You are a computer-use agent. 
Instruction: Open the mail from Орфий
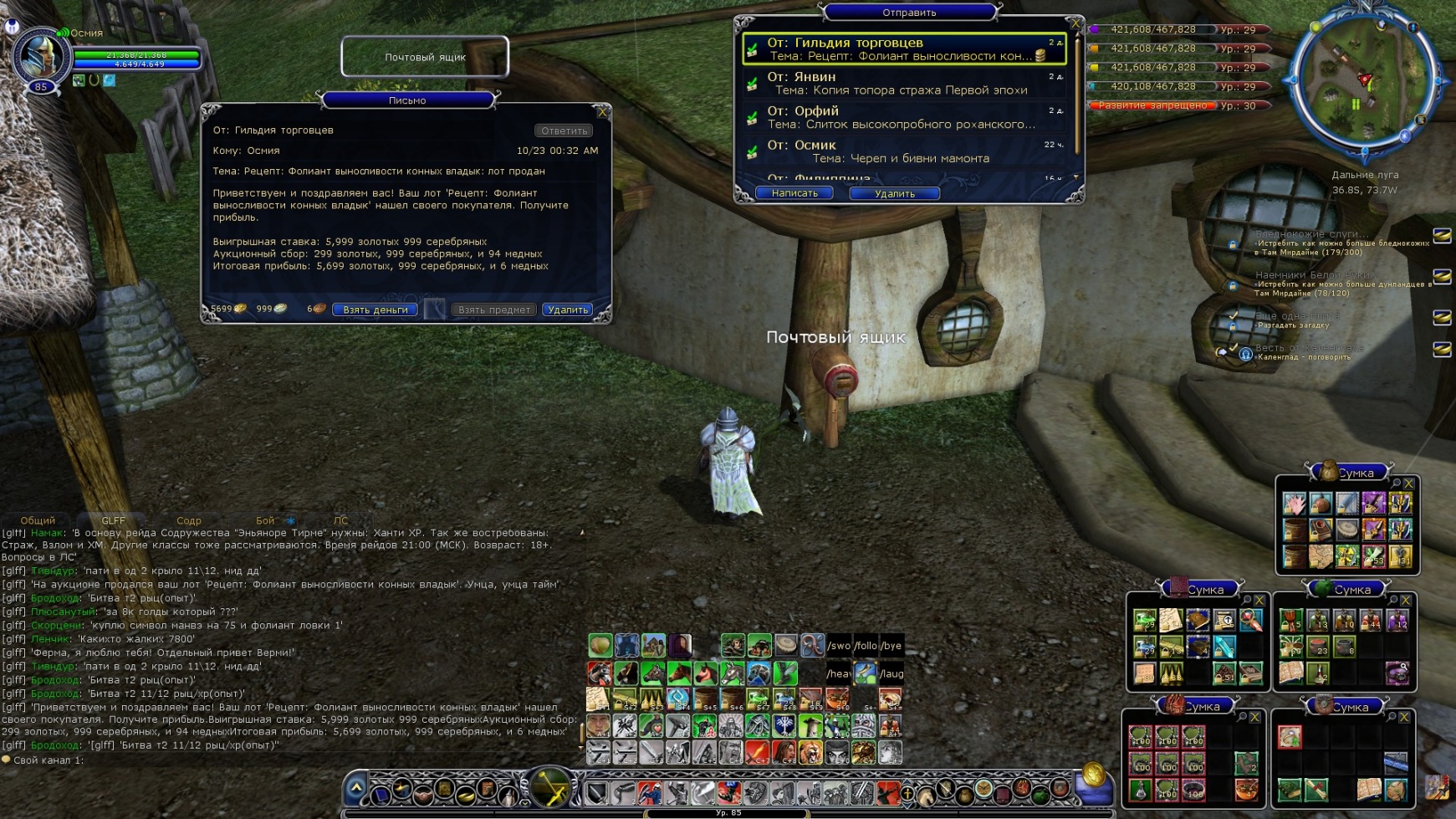click(x=903, y=117)
